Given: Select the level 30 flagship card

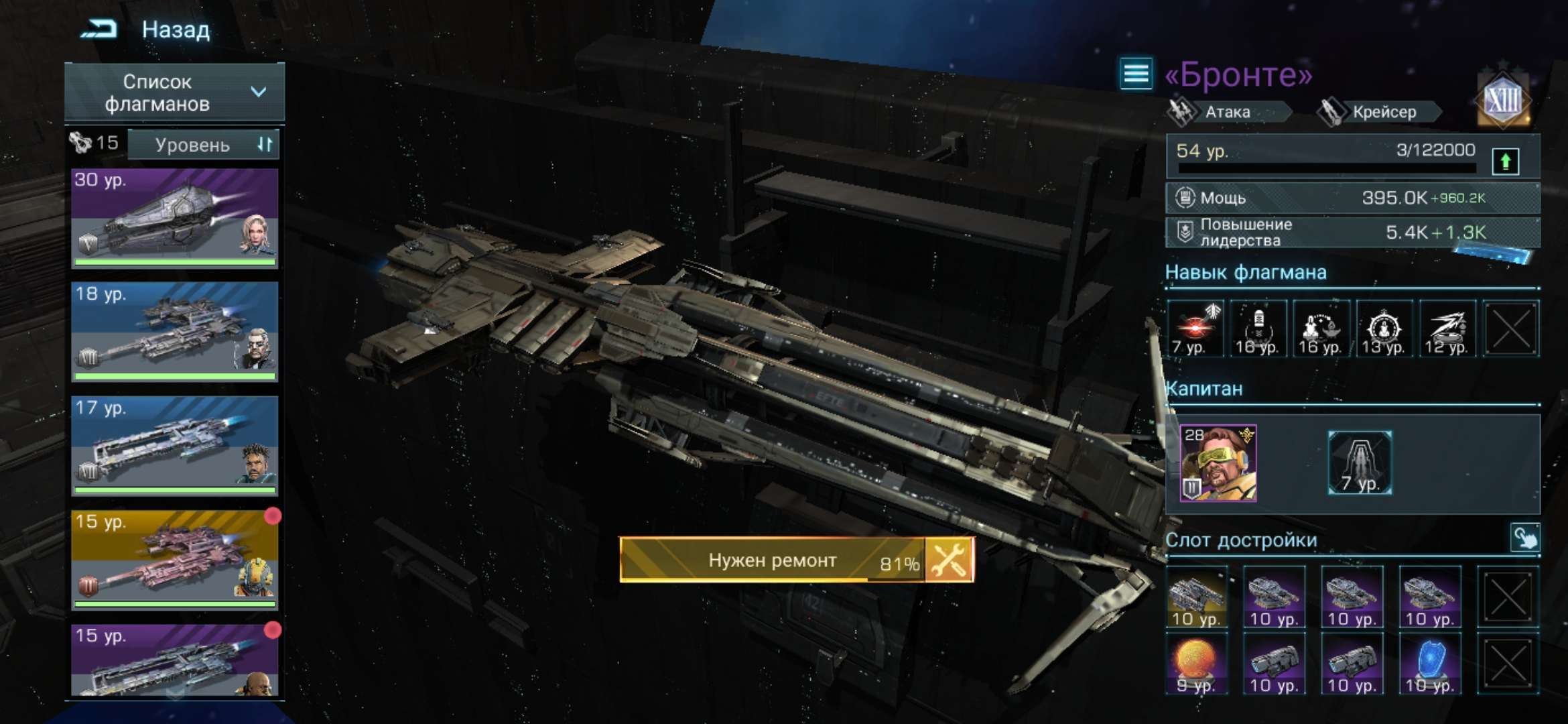Looking at the screenshot, I should [174, 218].
